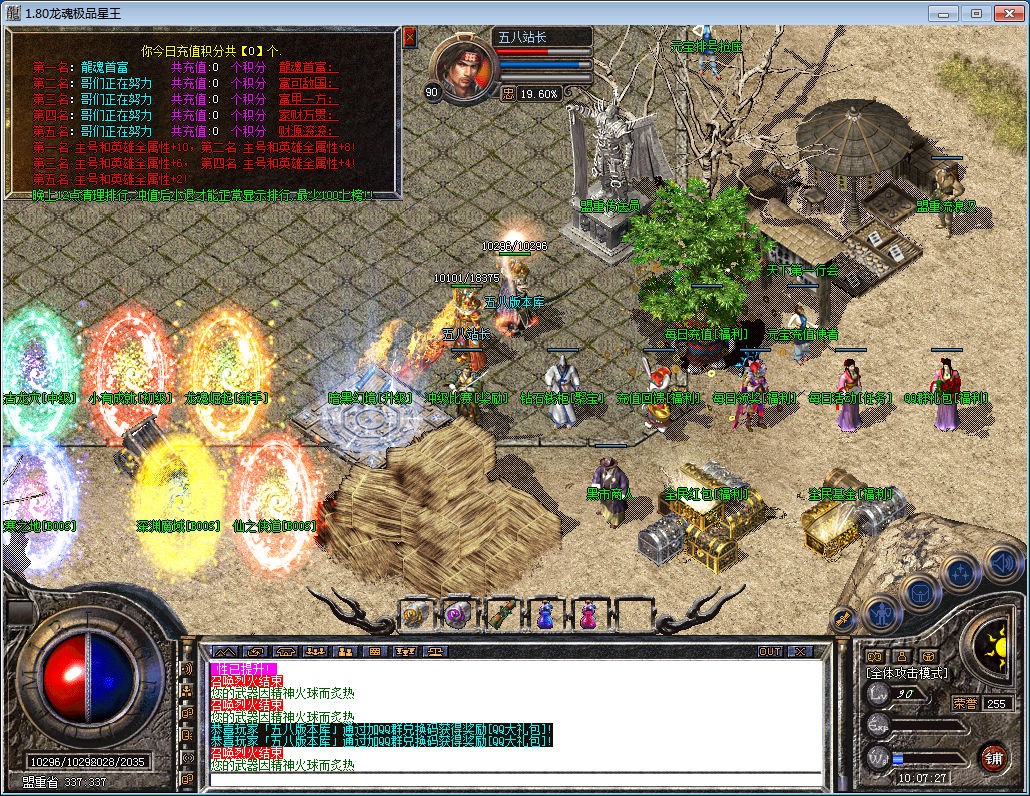
Task: Open the skills button with four stars
Action: [960, 573]
